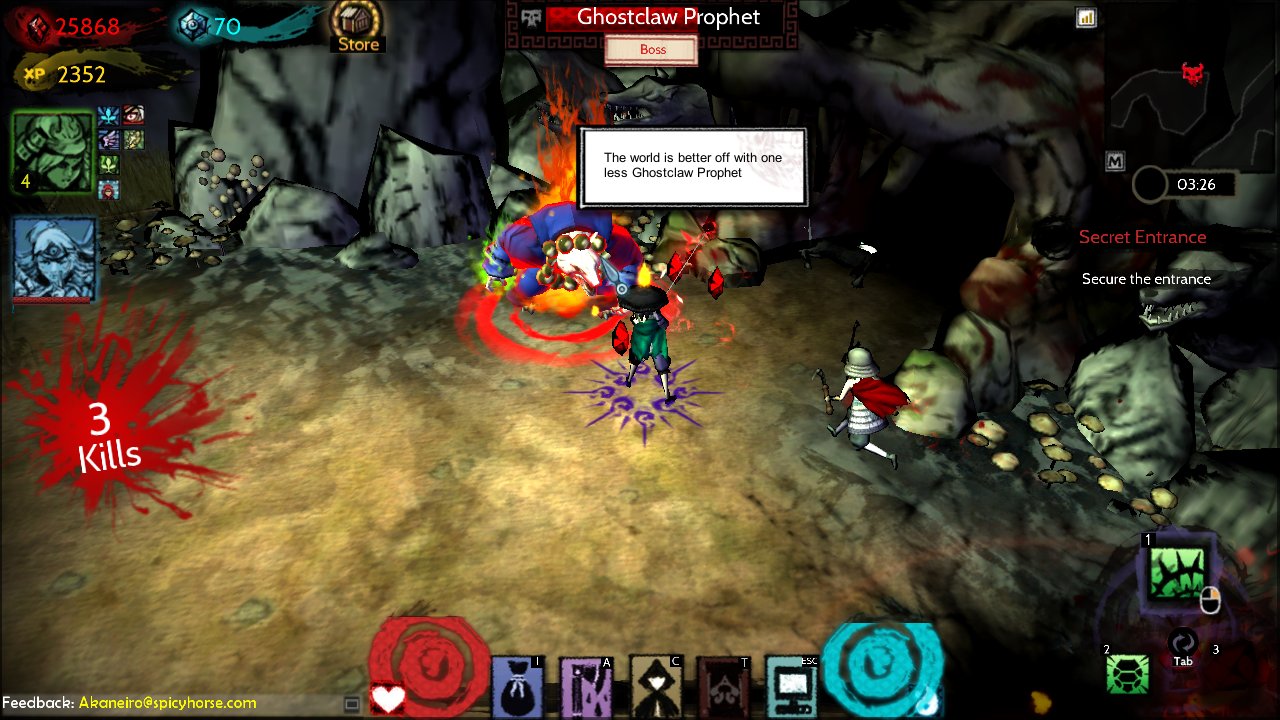Activate the green turtle shell ability
The height and width of the screenshot is (720, 1280).
pos(1127,674)
